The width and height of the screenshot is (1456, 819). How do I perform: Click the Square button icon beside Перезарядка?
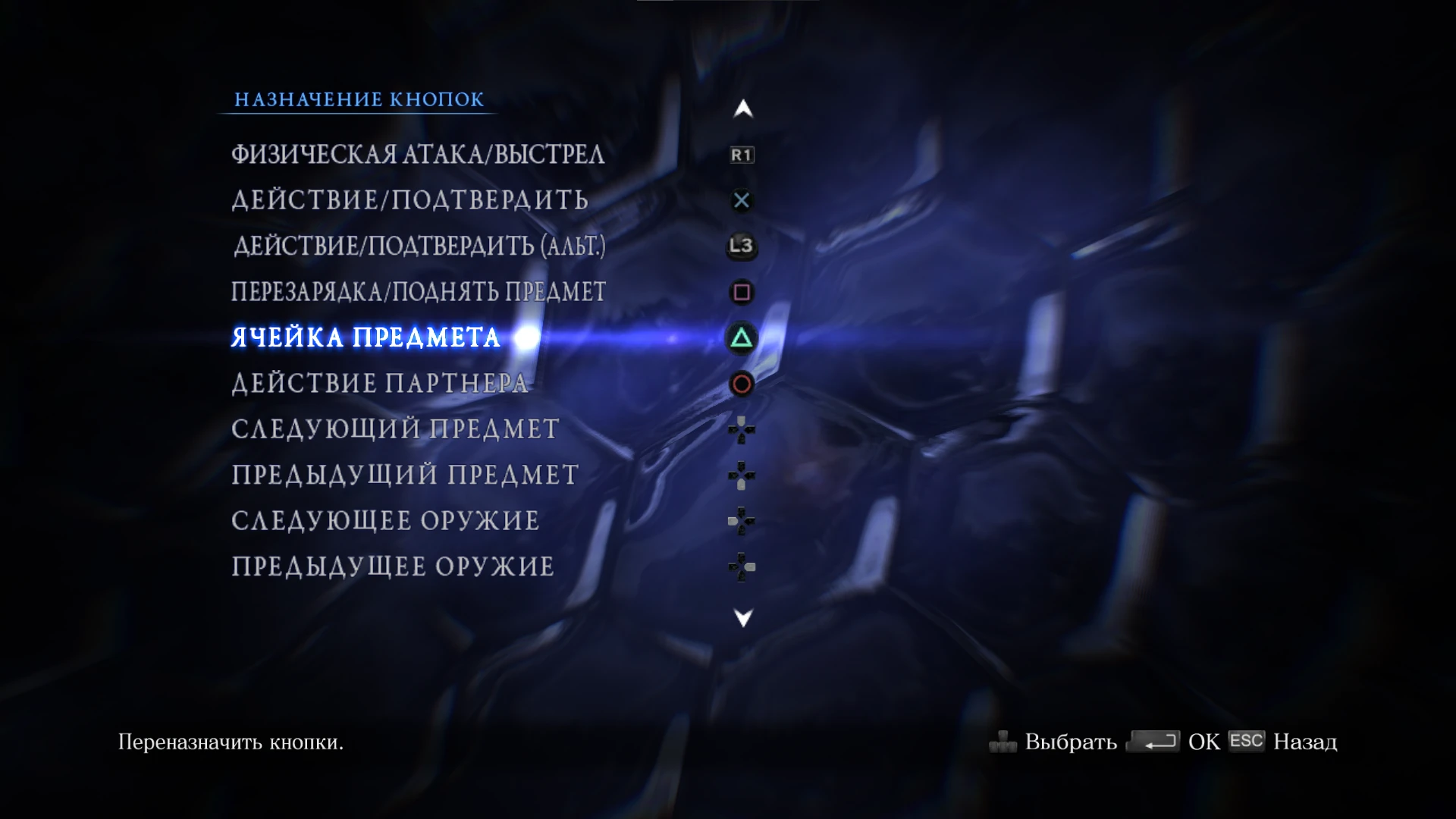tap(741, 292)
